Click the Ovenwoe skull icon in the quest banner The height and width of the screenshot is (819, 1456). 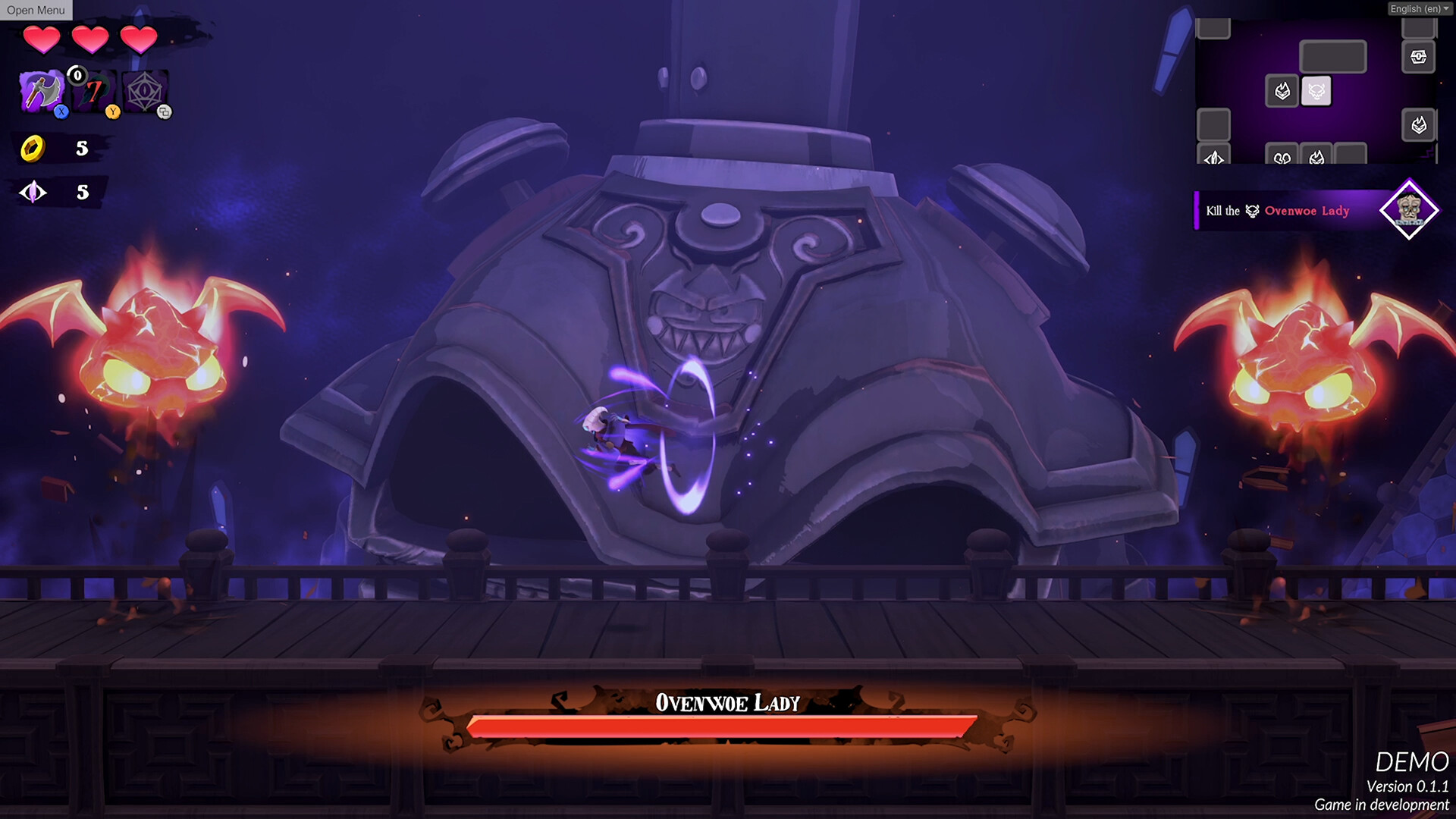tap(1251, 211)
